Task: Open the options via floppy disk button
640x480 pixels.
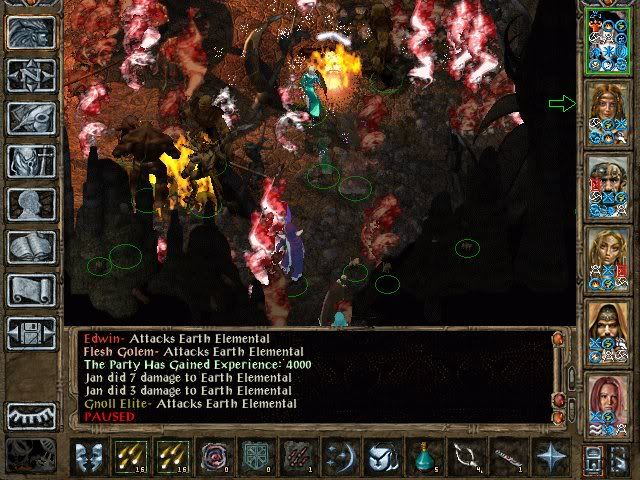Action: [x=31, y=333]
